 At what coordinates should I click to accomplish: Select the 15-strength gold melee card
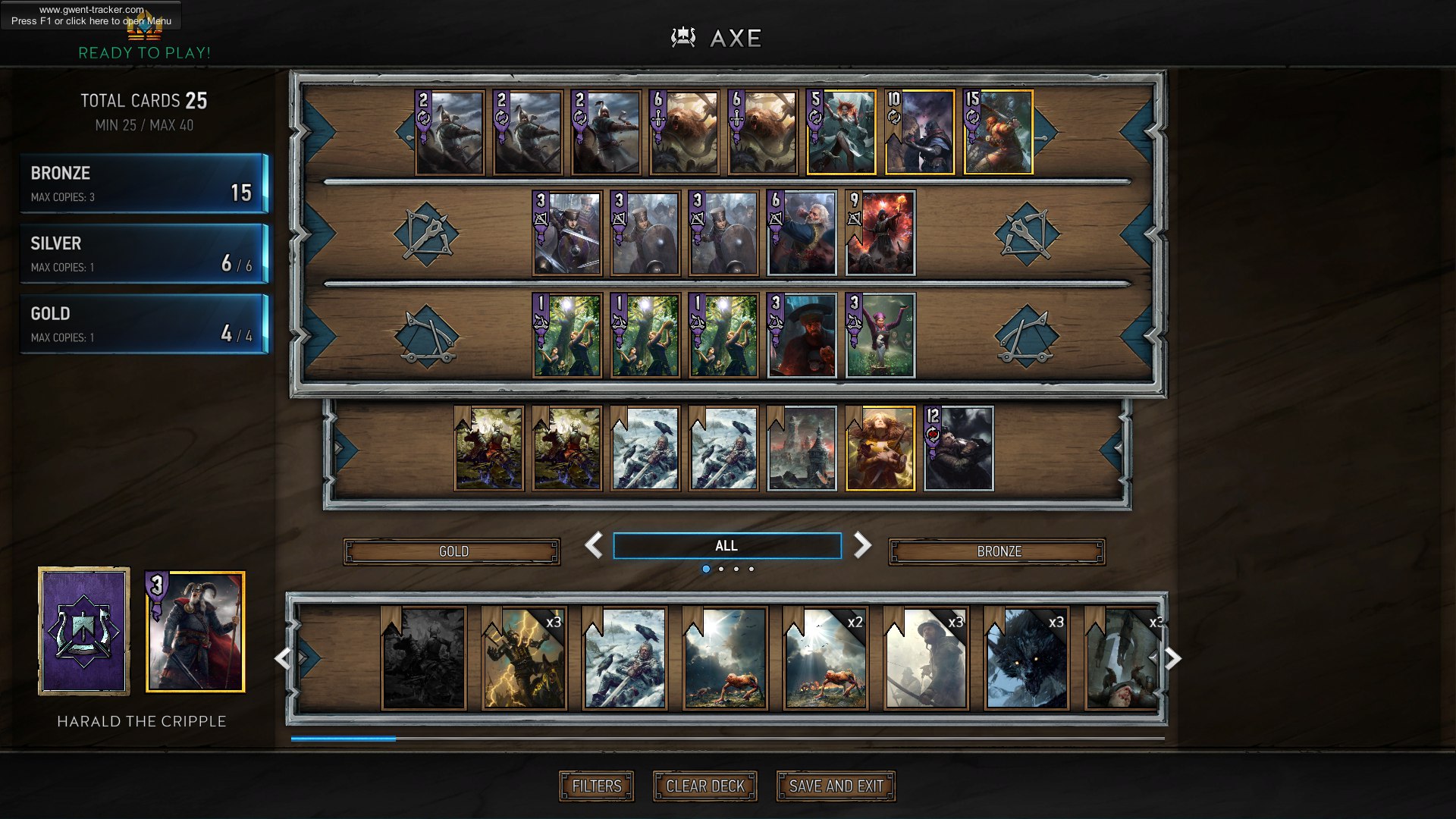click(998, 133)
